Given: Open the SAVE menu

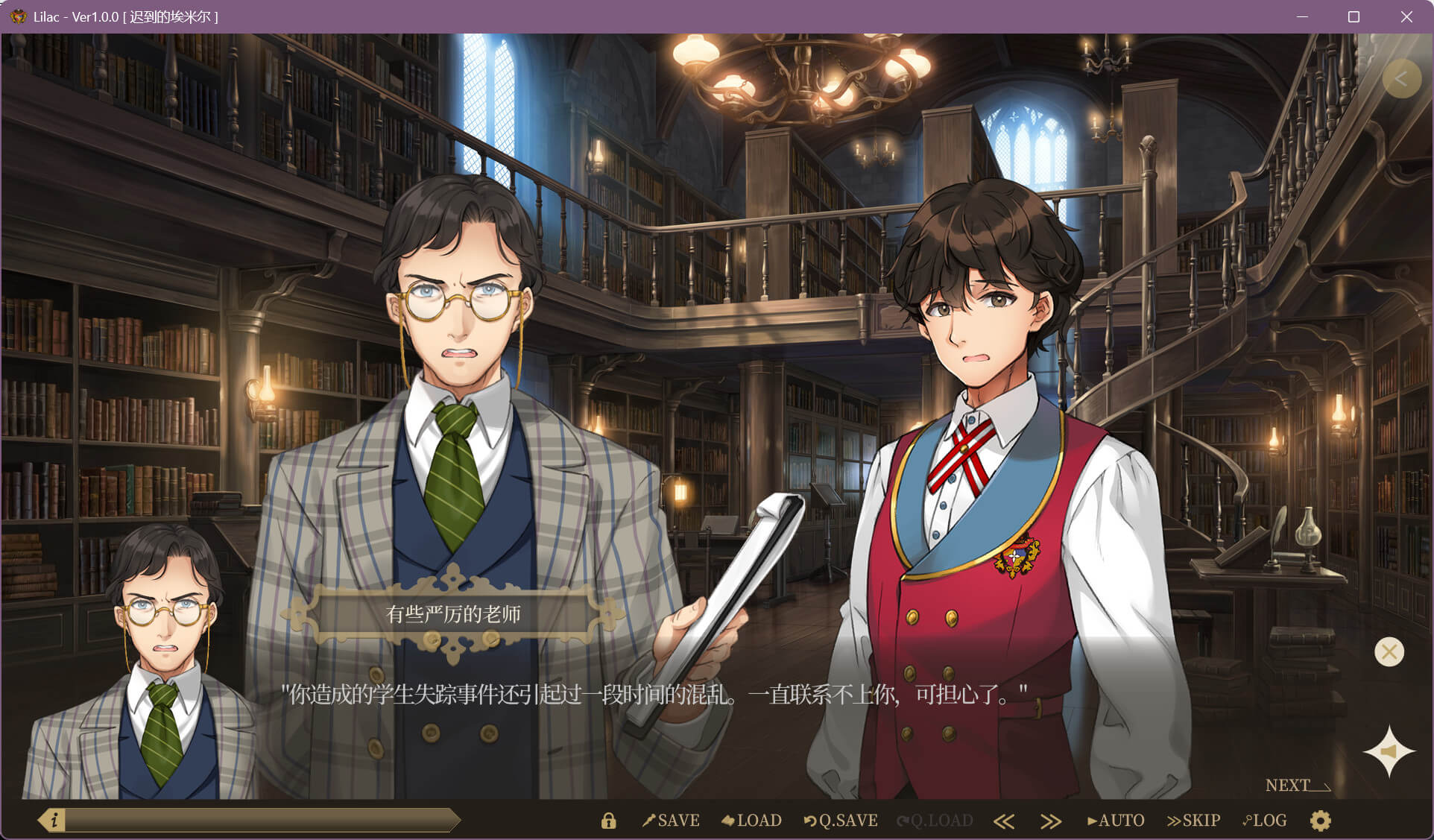Looking at the screenshot, I should click(x=671, y=821).
